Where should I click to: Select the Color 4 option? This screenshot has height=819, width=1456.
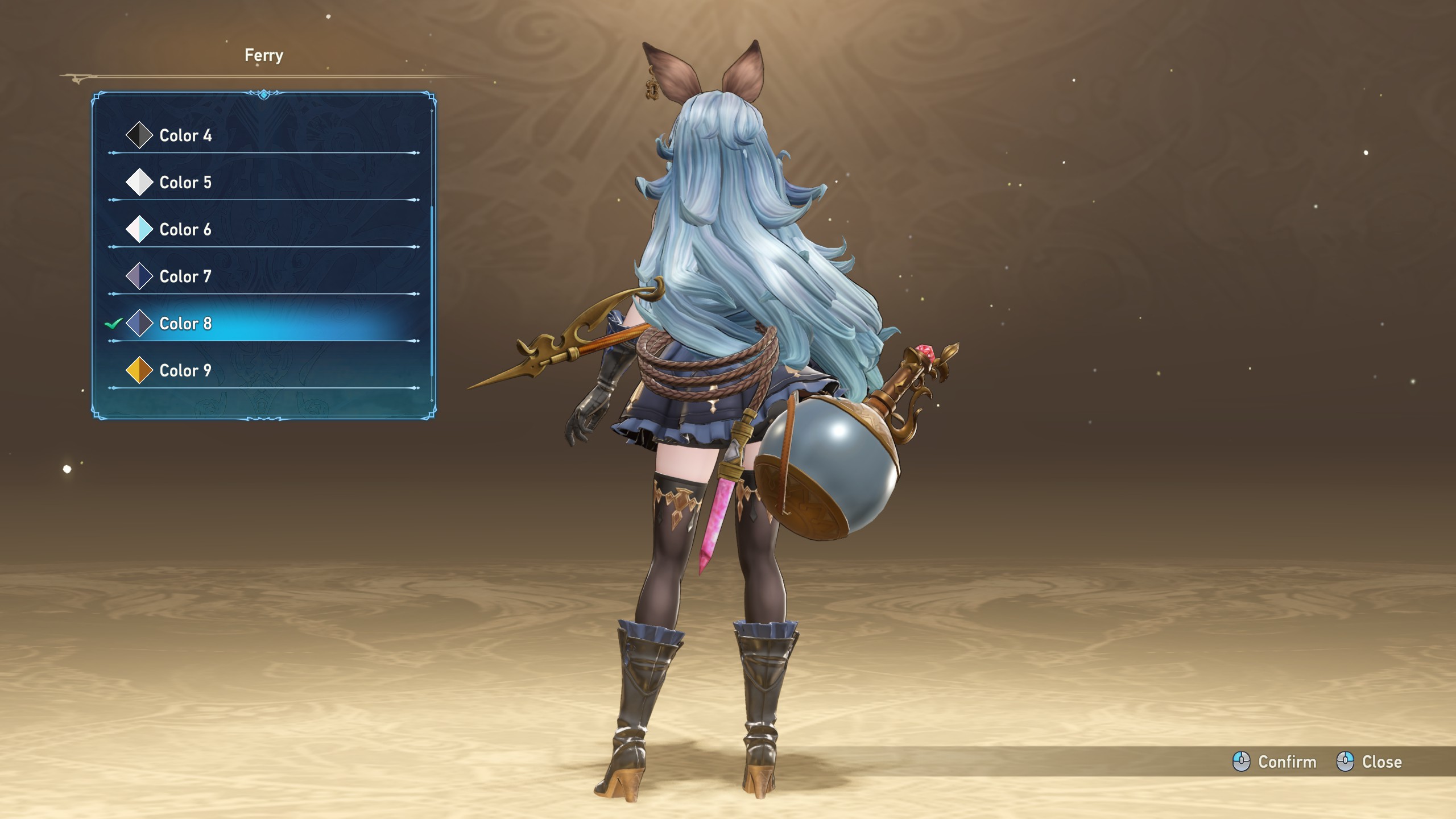coord(185,135)
